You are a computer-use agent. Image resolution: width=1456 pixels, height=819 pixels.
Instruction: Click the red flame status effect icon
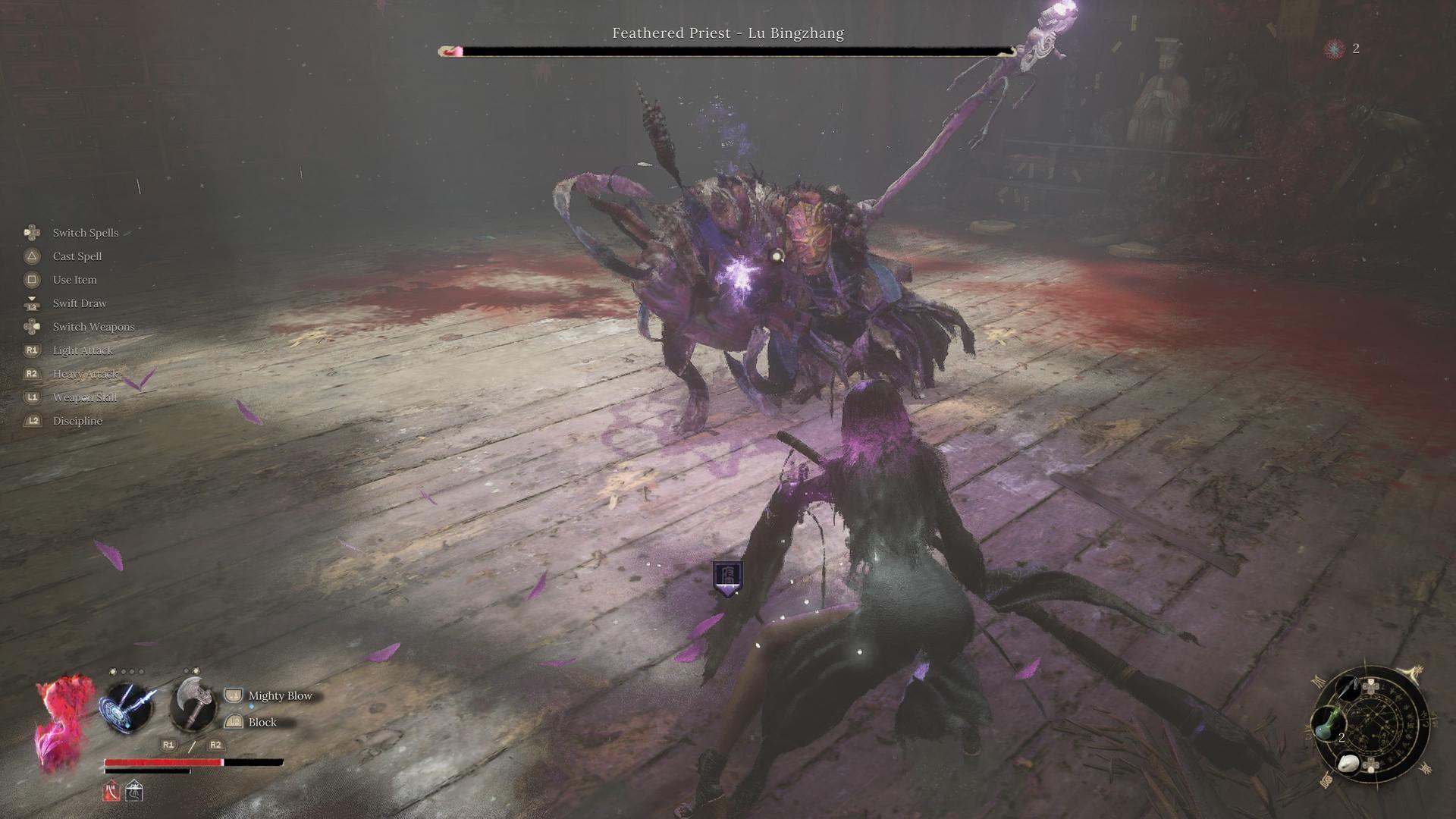point(111,791)
